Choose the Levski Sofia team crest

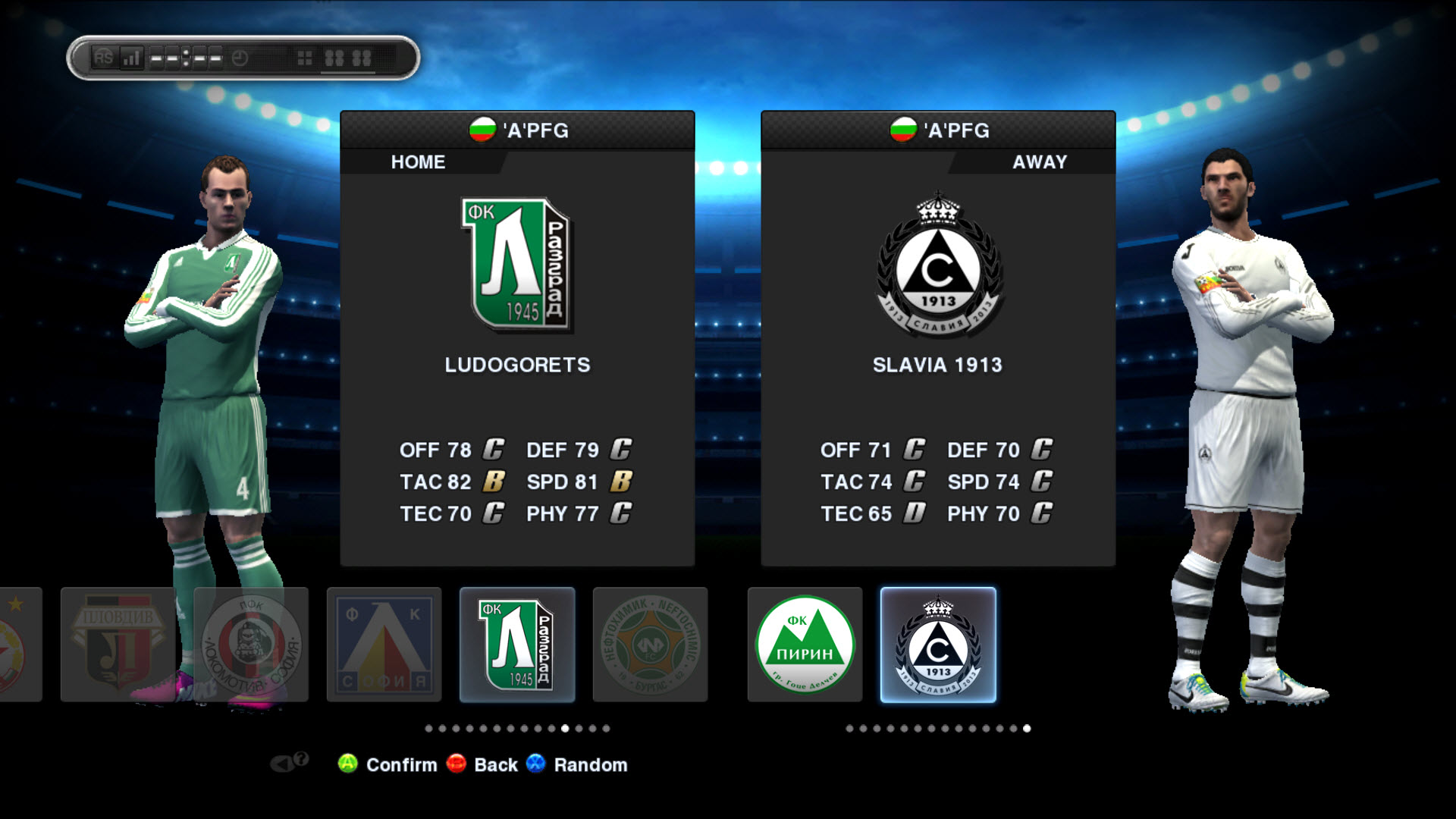tap(384, 645)
